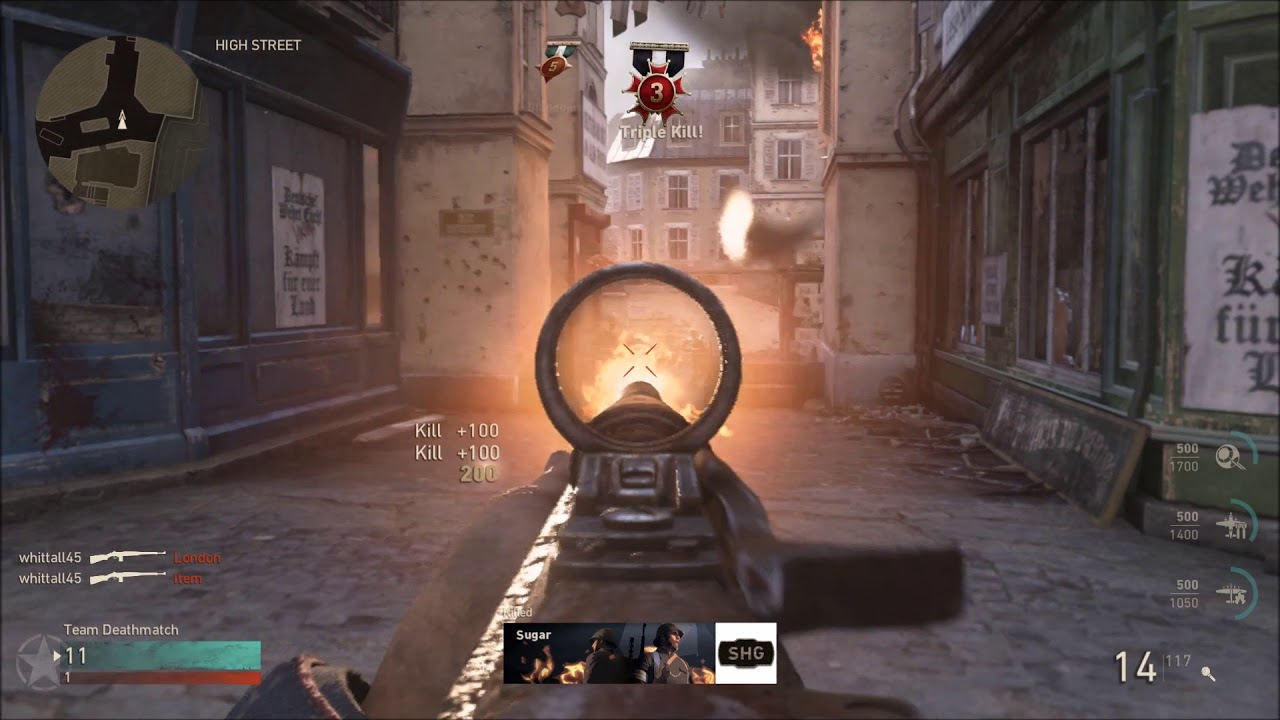The width and height of the screenshot is (1280, 720).
Task: Click the Sugar player nameplate
Action: (536, 635)
